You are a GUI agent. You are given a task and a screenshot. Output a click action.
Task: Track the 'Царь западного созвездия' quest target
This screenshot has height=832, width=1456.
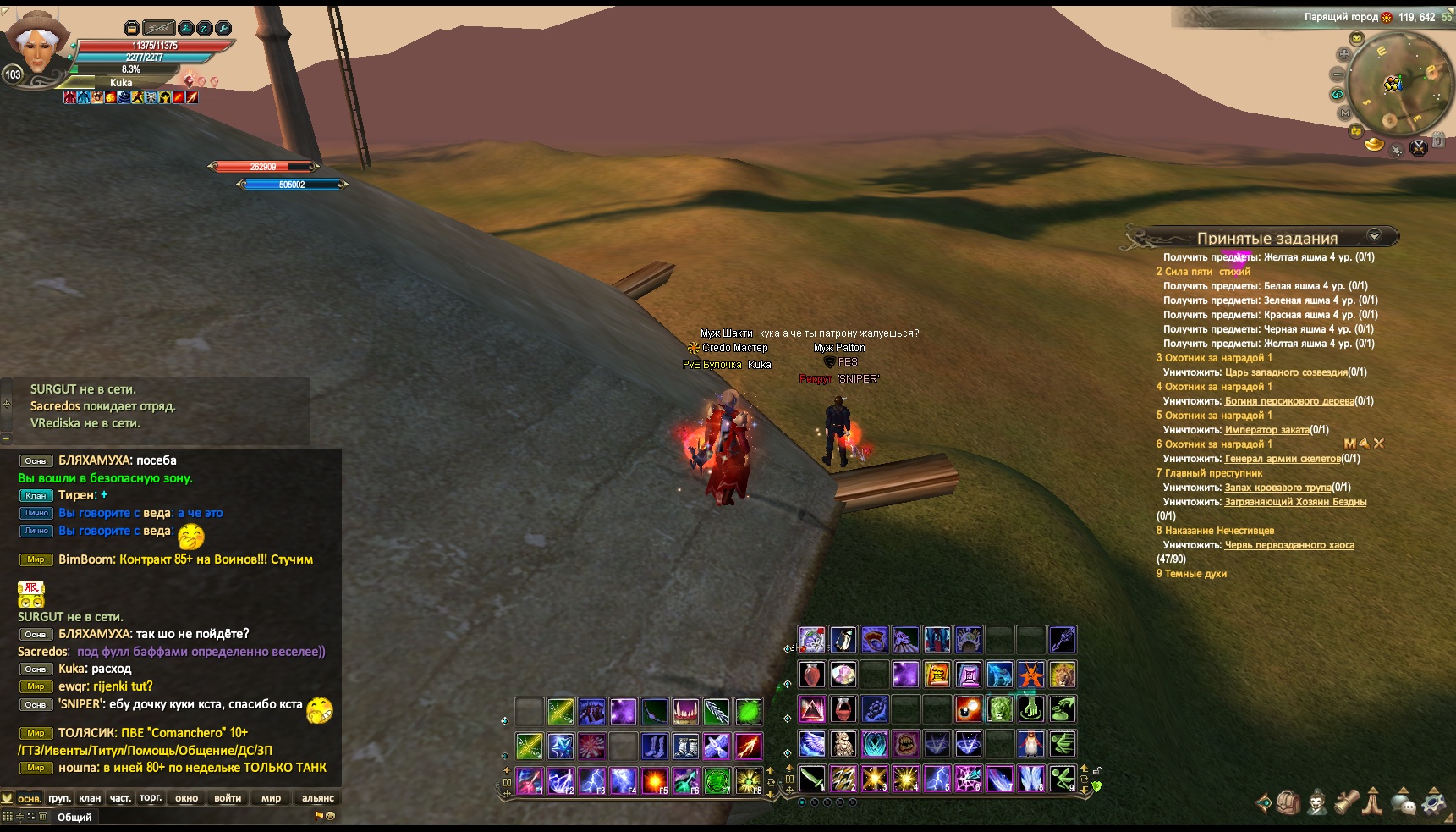1285,372
